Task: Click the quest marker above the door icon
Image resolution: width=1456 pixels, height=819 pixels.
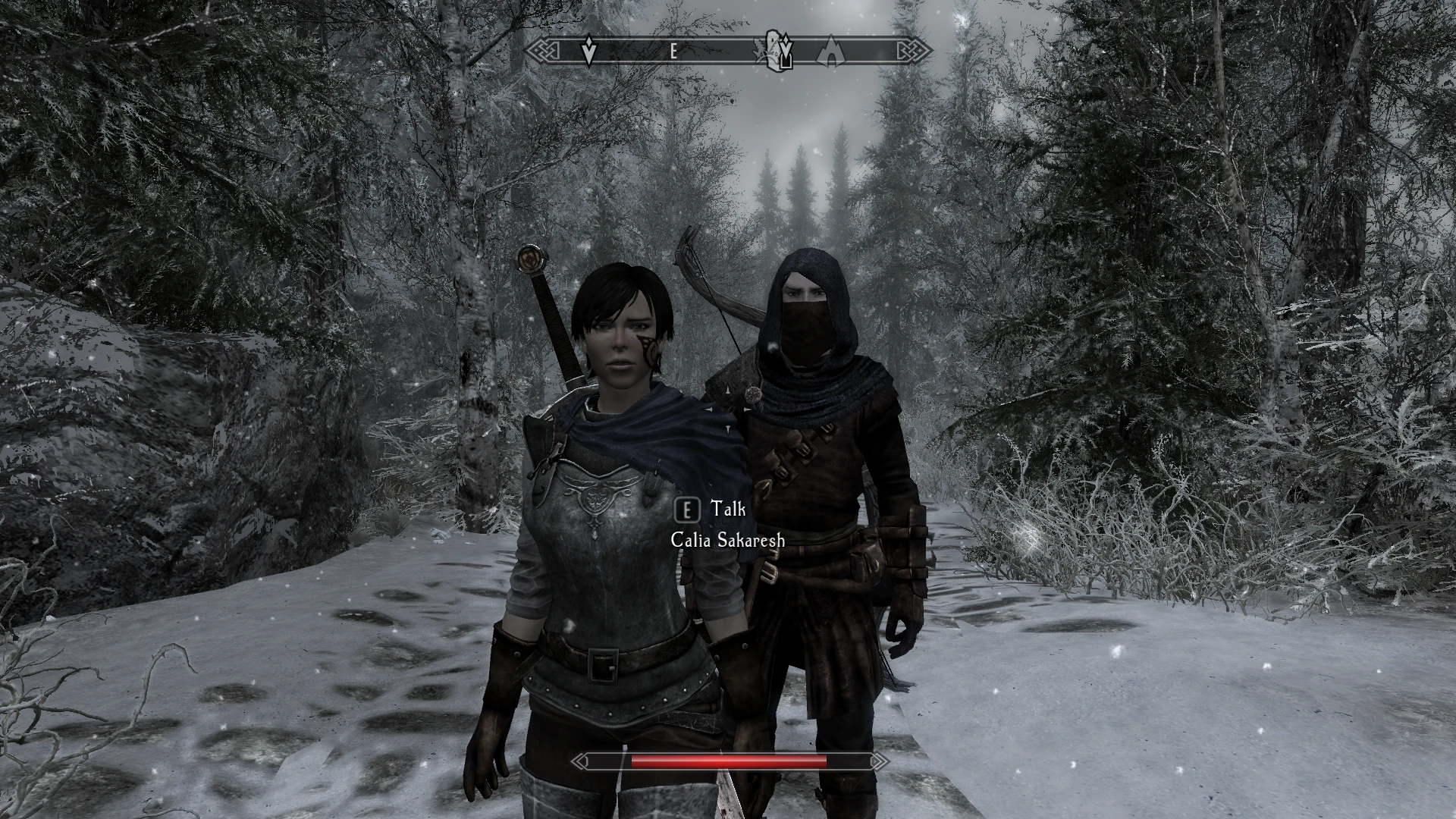Action: (x=787, y=47)
